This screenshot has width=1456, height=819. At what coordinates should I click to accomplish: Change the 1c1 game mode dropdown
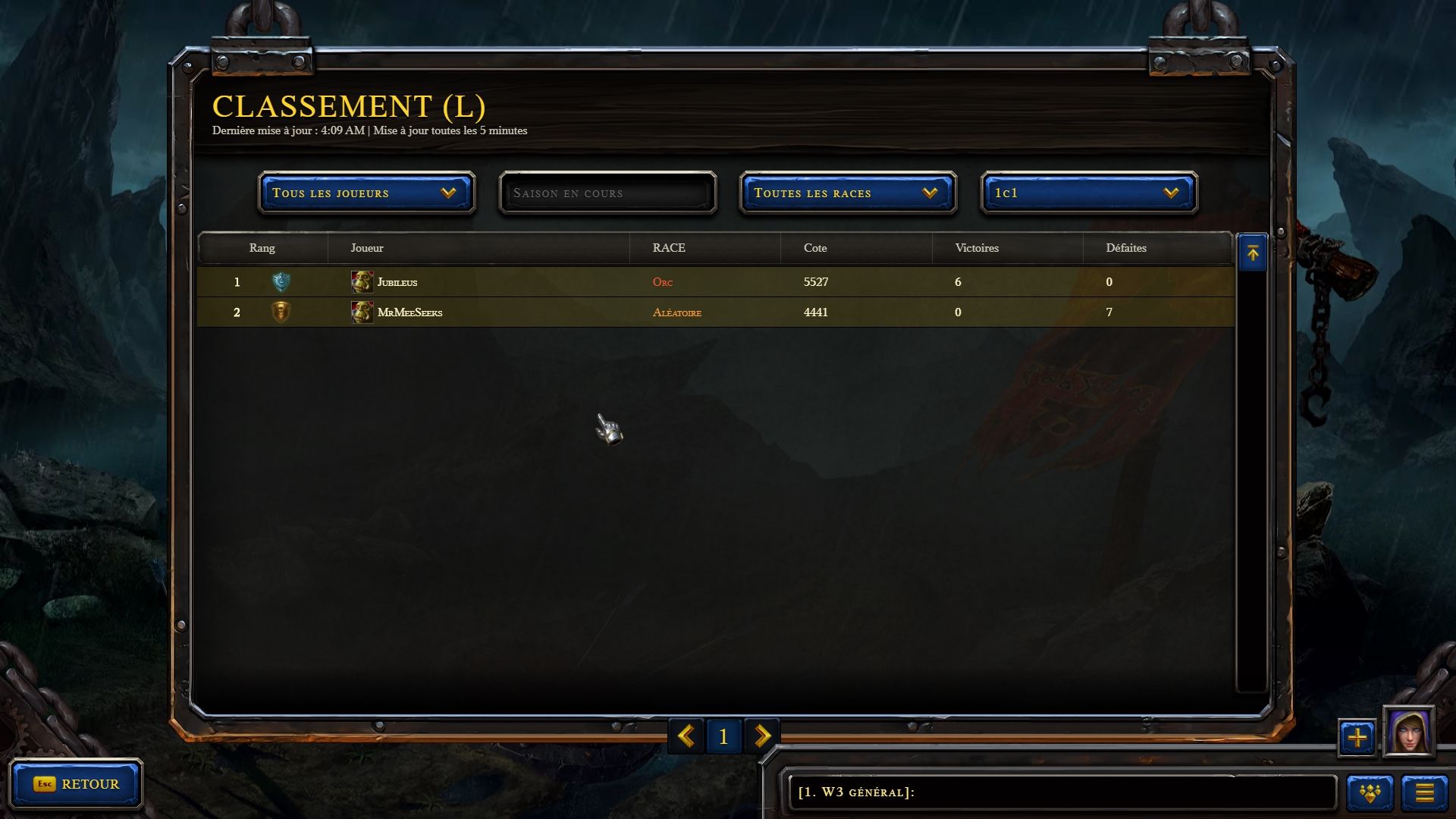(1089, 193)
